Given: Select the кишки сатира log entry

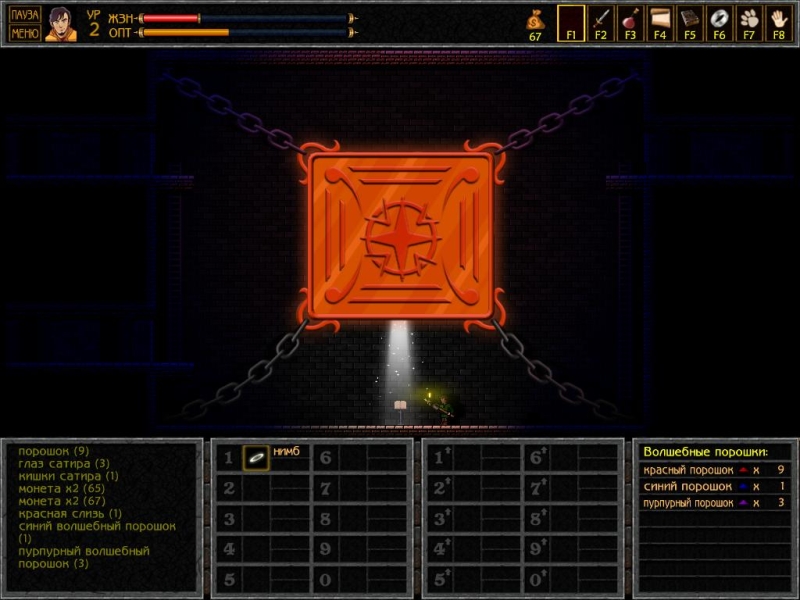Looking at the screenshot, I should (68, 476).
